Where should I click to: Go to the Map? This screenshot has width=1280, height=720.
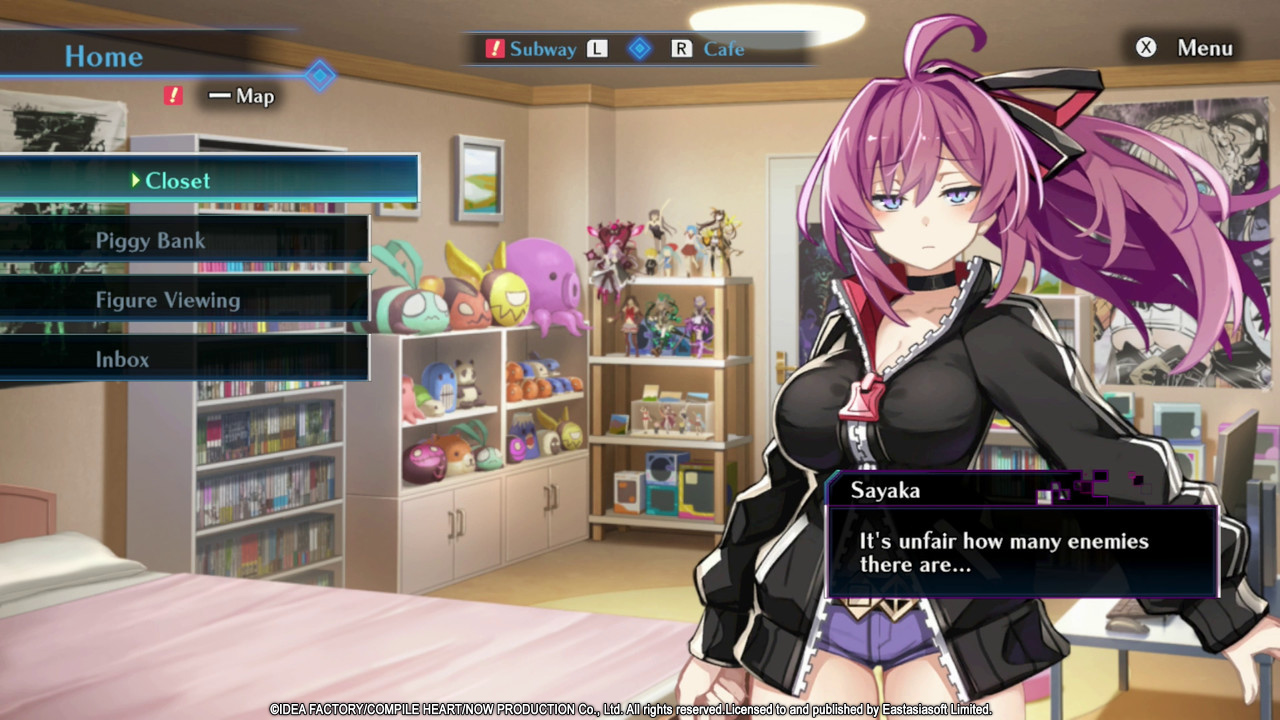[254, 97]
